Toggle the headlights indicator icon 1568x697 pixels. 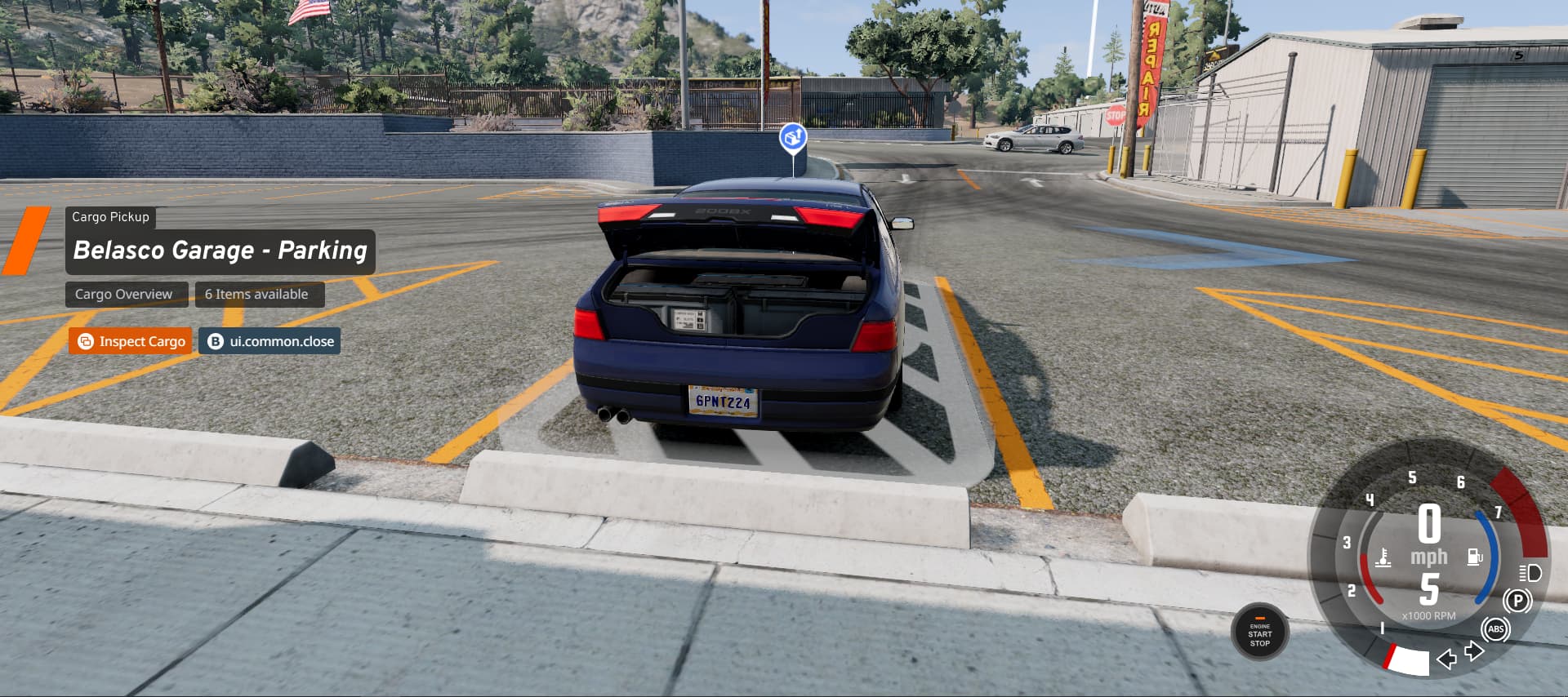(1530, 572)
